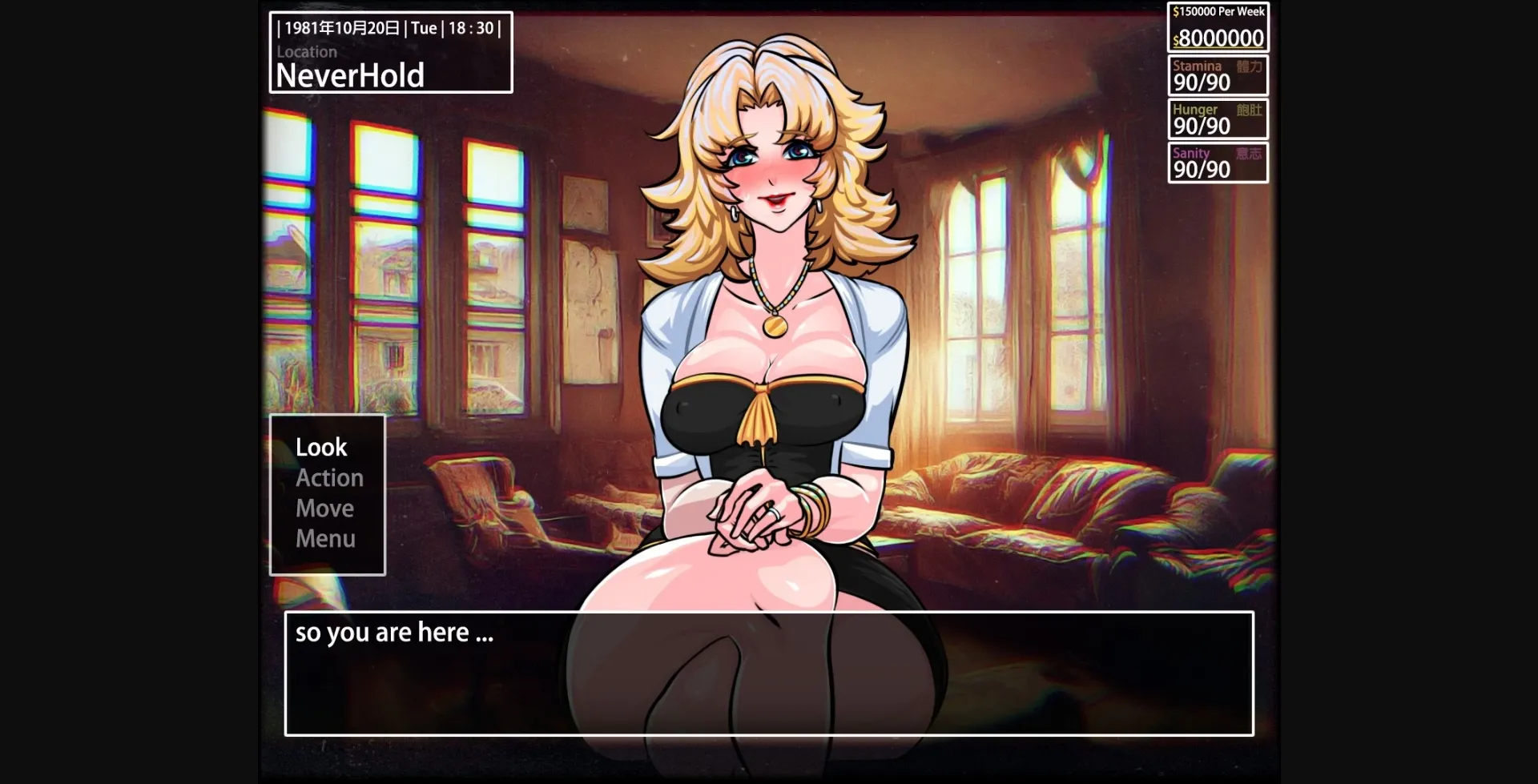Click the $150000 Per Week income label
The height and width of the screenshot is (784, 1538).
pos(1218,11)
